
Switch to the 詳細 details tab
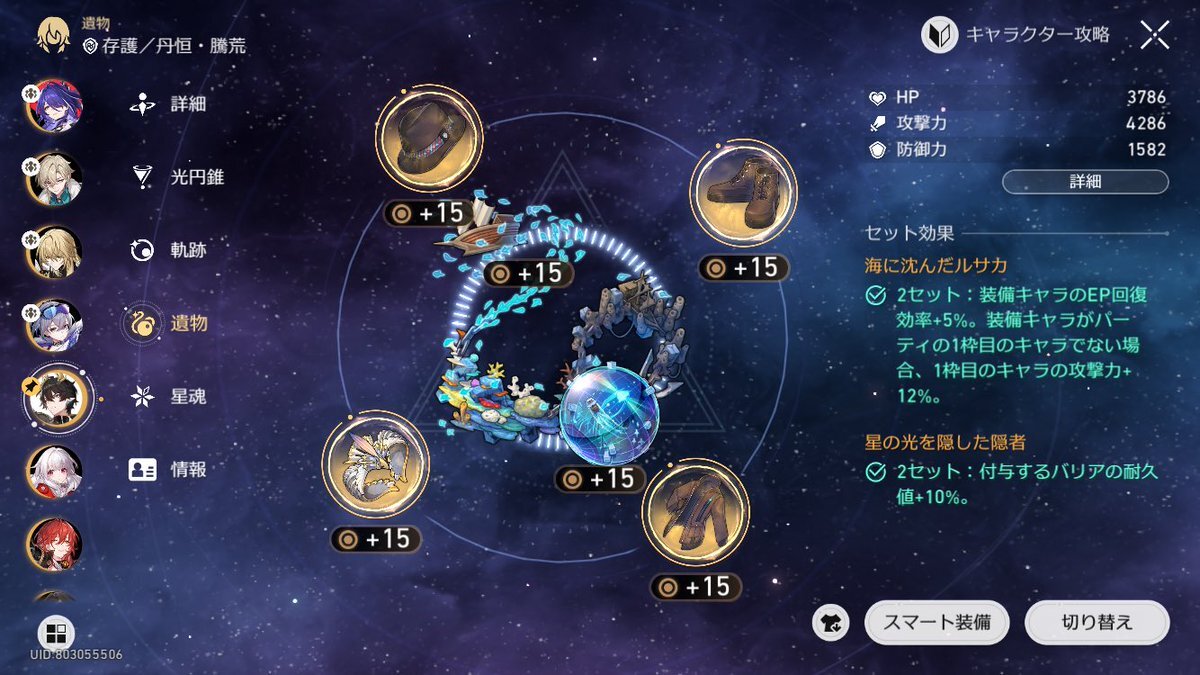168,104
